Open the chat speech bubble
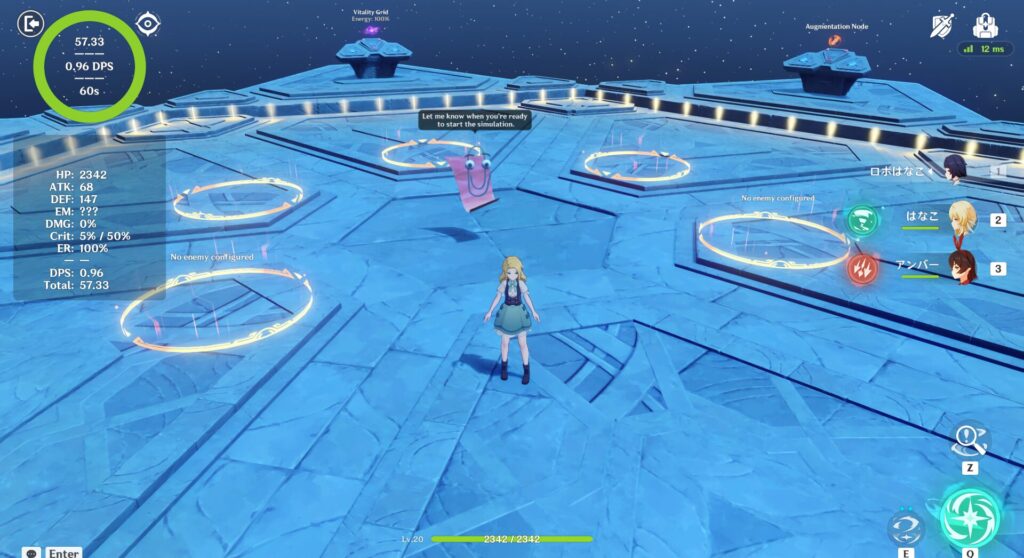 click(32, 552)
